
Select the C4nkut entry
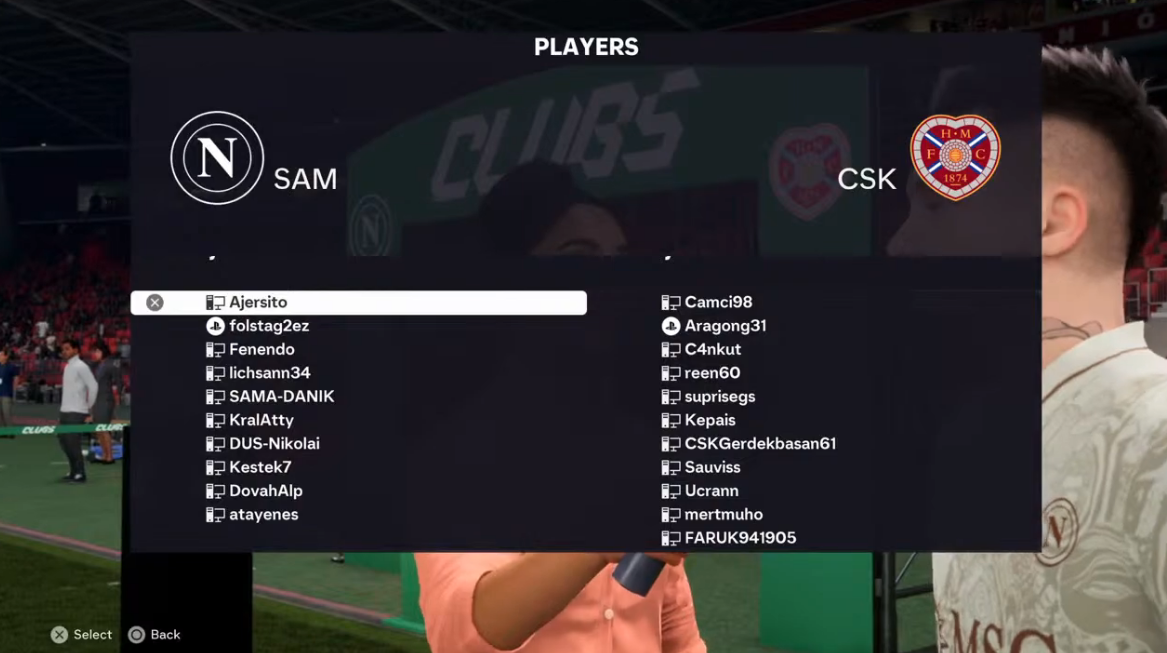tap(712, 350)
